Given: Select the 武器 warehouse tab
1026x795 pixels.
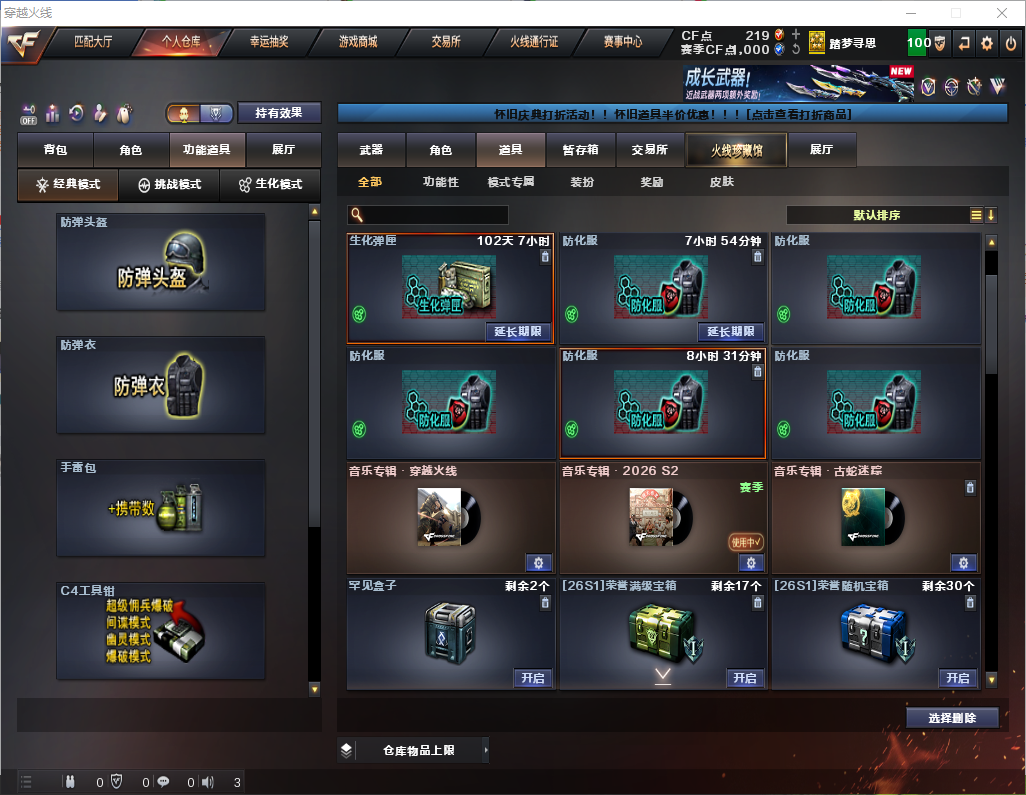Looking at the screenshot, I should [x=371, y=150].
